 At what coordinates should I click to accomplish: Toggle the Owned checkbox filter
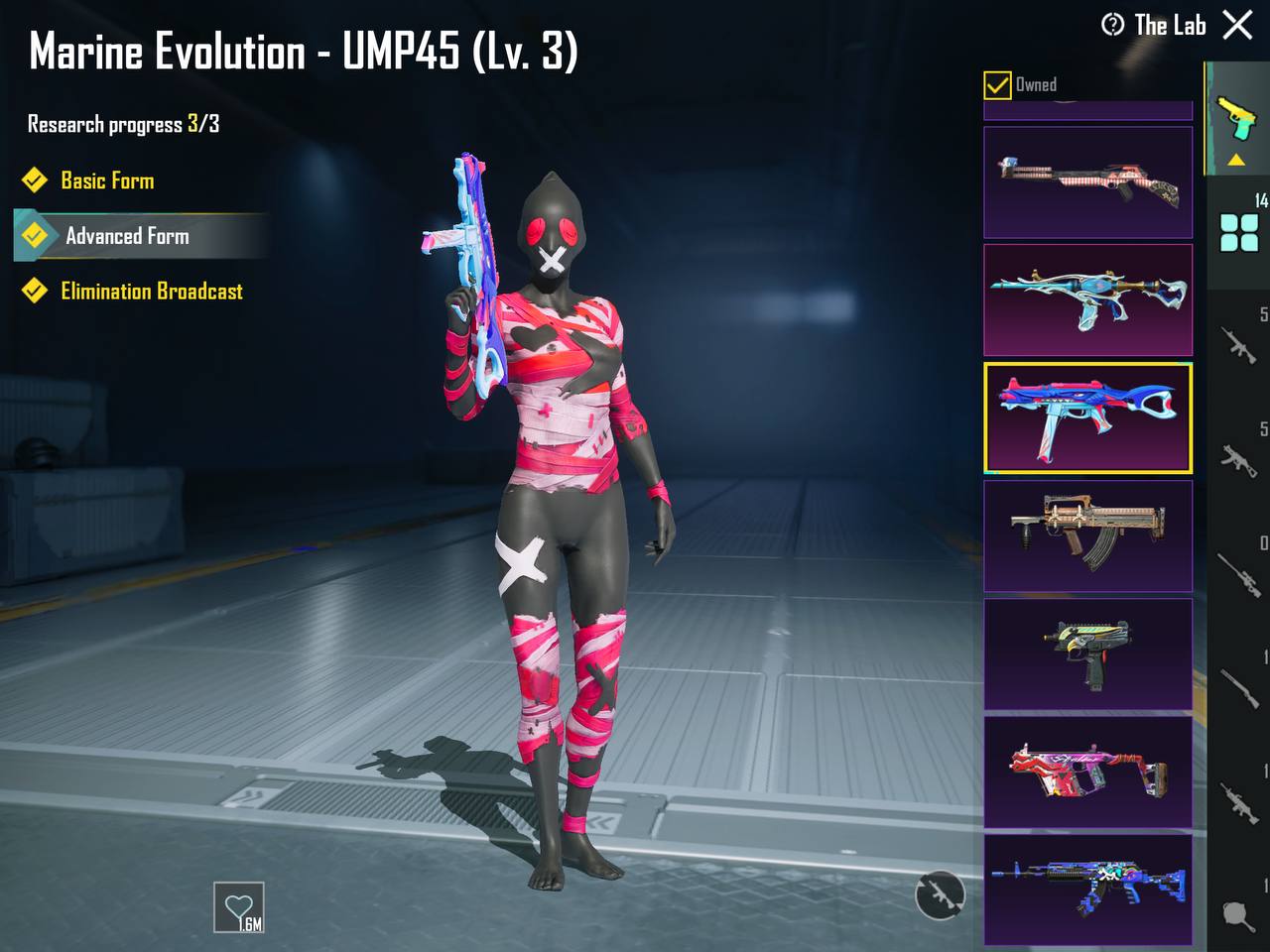click(x=997, y=85)
